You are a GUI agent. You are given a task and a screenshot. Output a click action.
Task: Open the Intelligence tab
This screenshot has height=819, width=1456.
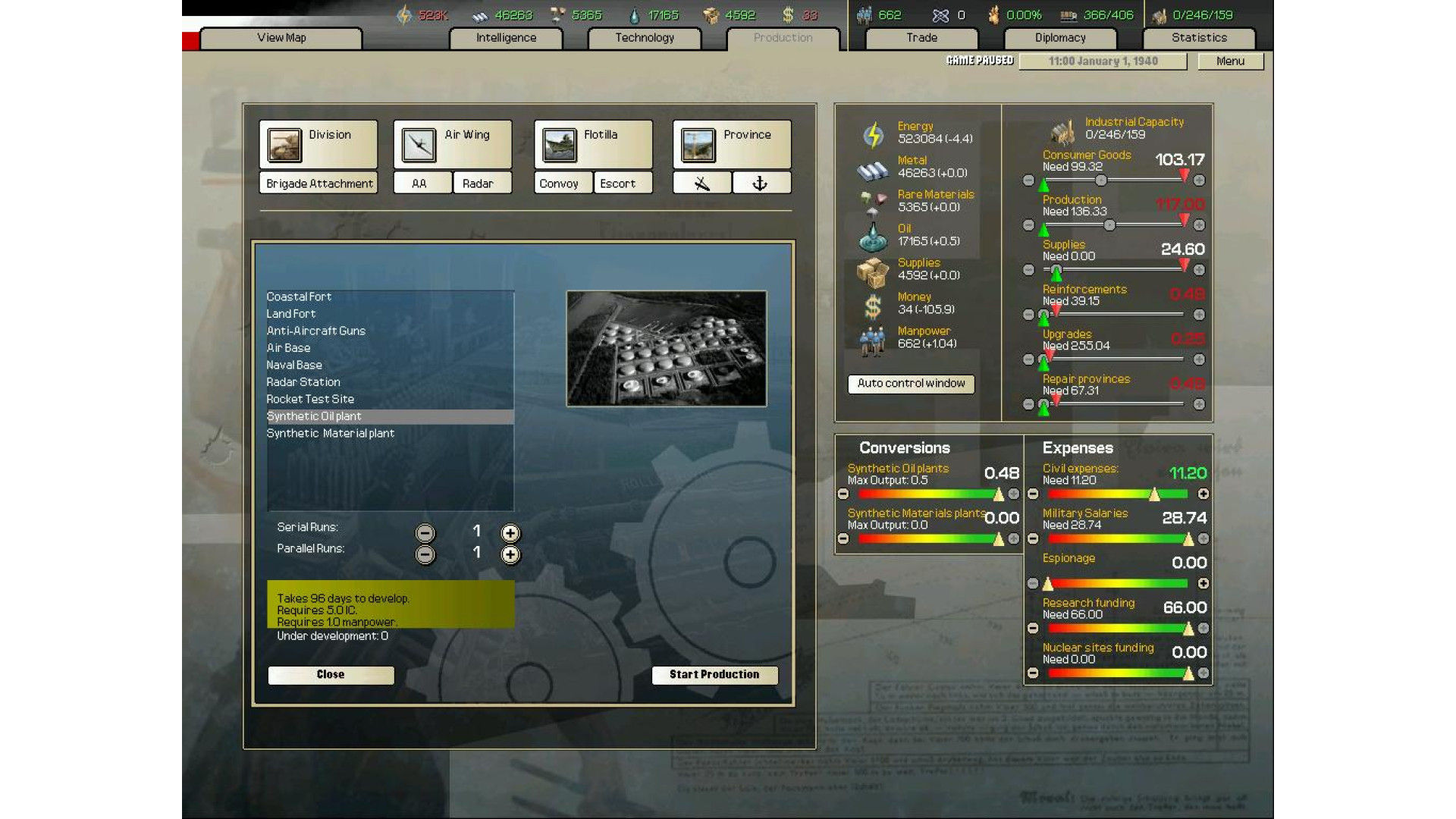[x=506, y=38]
